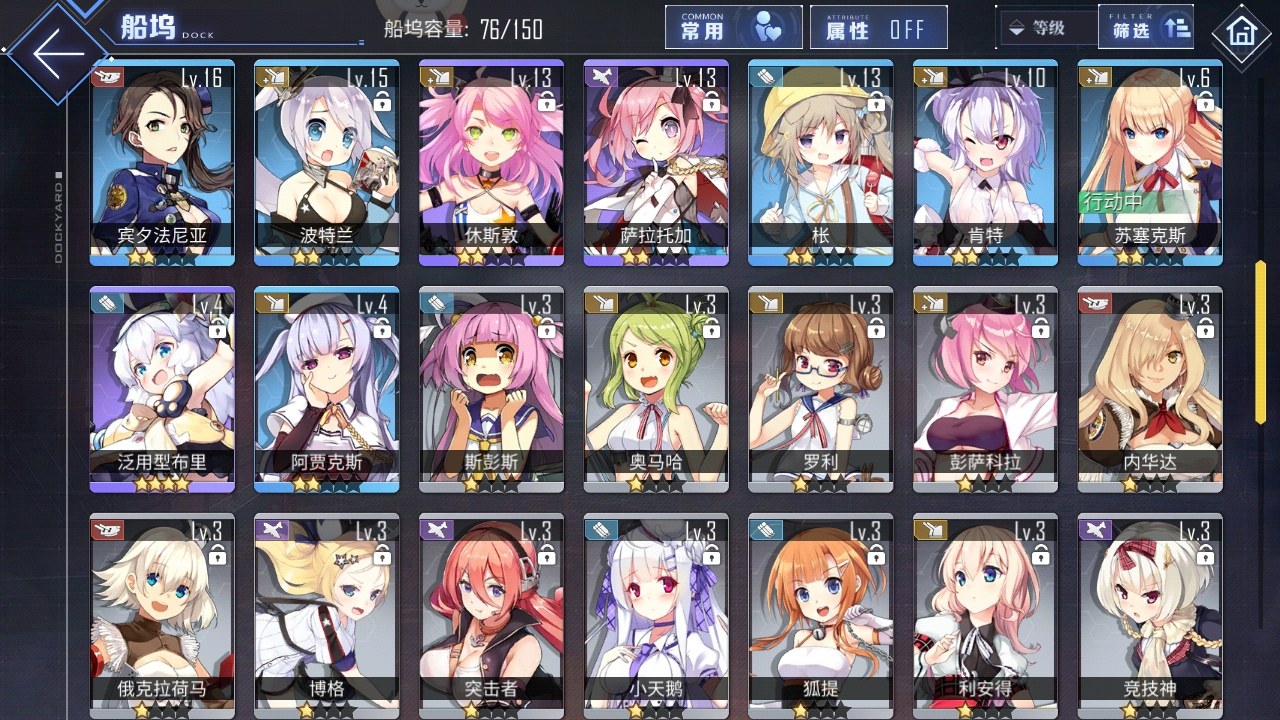Screen dimensions: 1280x720
Task: Go back using the arrow button
Action: point(58,55)
